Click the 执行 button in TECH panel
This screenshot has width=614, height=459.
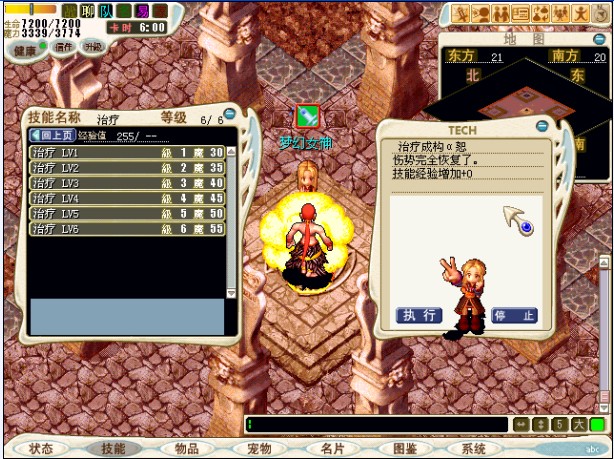point(419,315)
